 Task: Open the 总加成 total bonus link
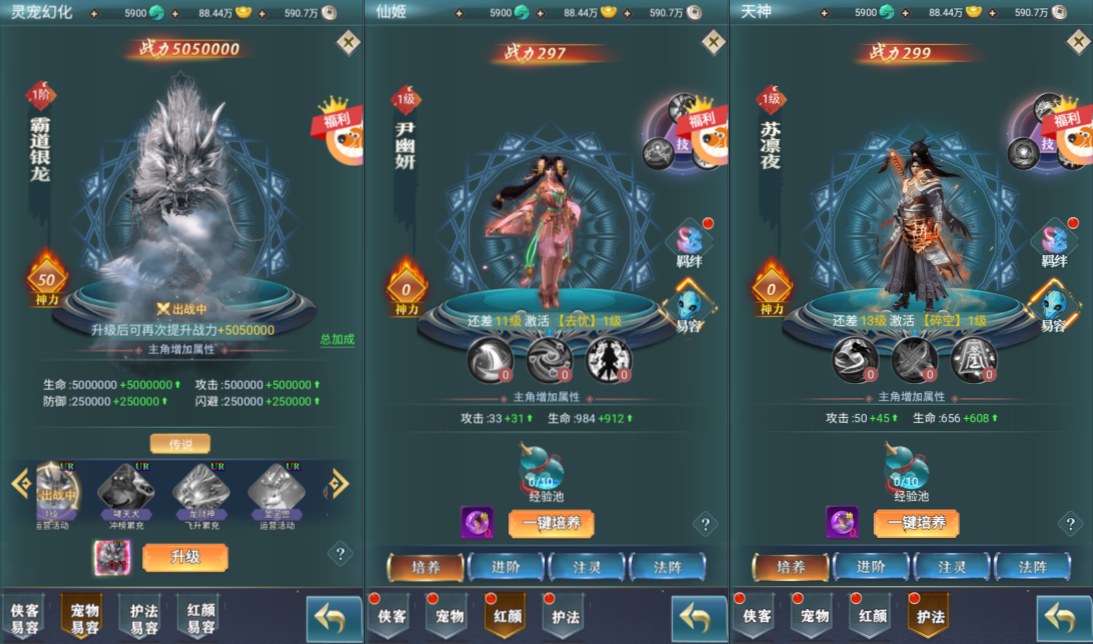[337, 339]
